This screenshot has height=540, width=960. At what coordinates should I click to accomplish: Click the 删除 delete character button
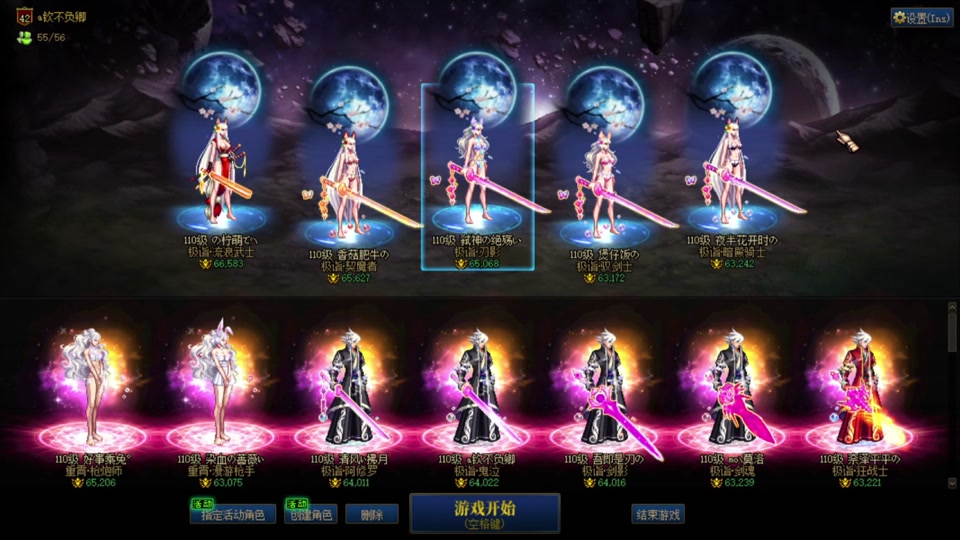(372, 515)
